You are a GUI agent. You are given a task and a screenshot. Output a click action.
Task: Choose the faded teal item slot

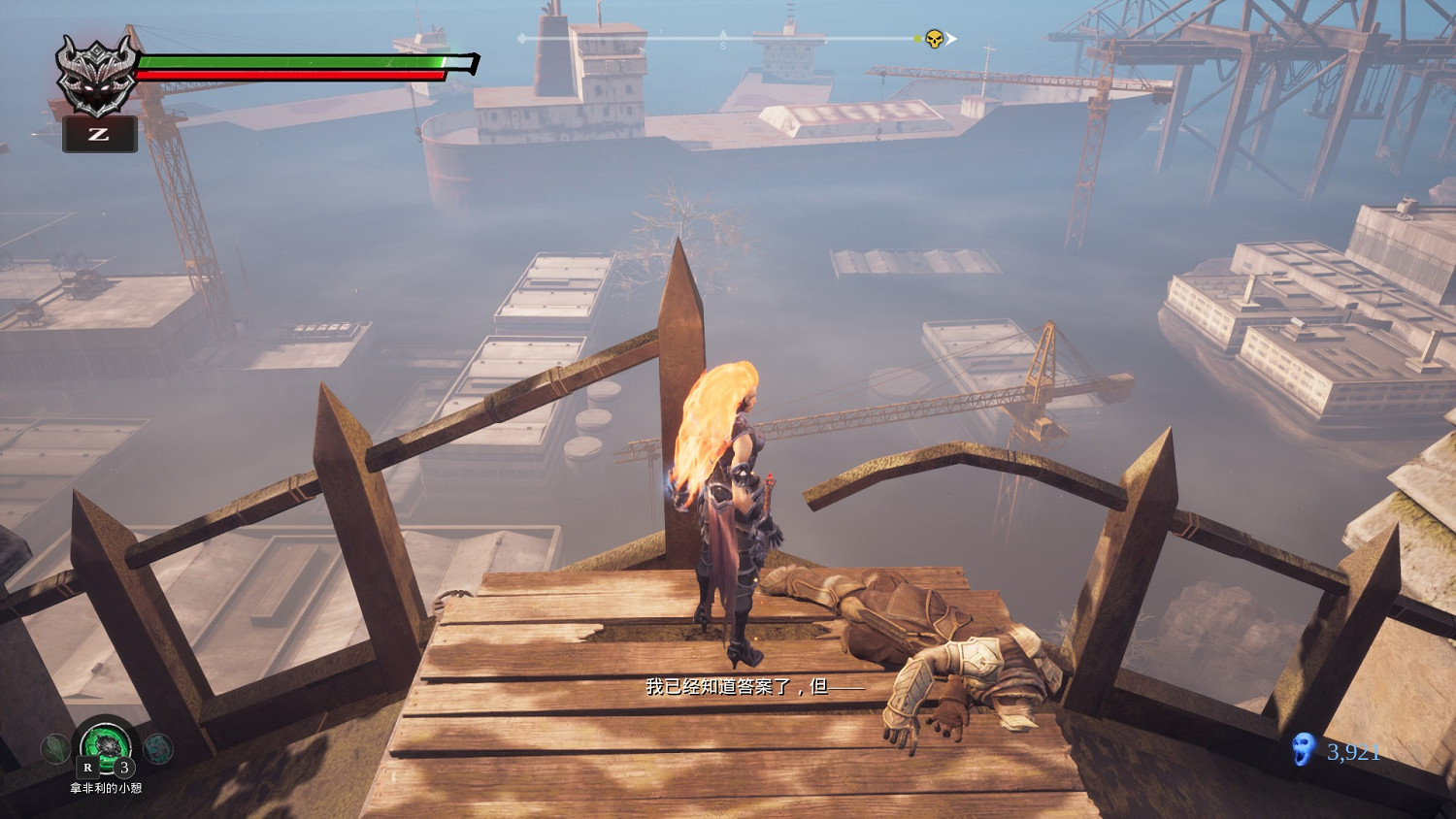coord(158,748)
